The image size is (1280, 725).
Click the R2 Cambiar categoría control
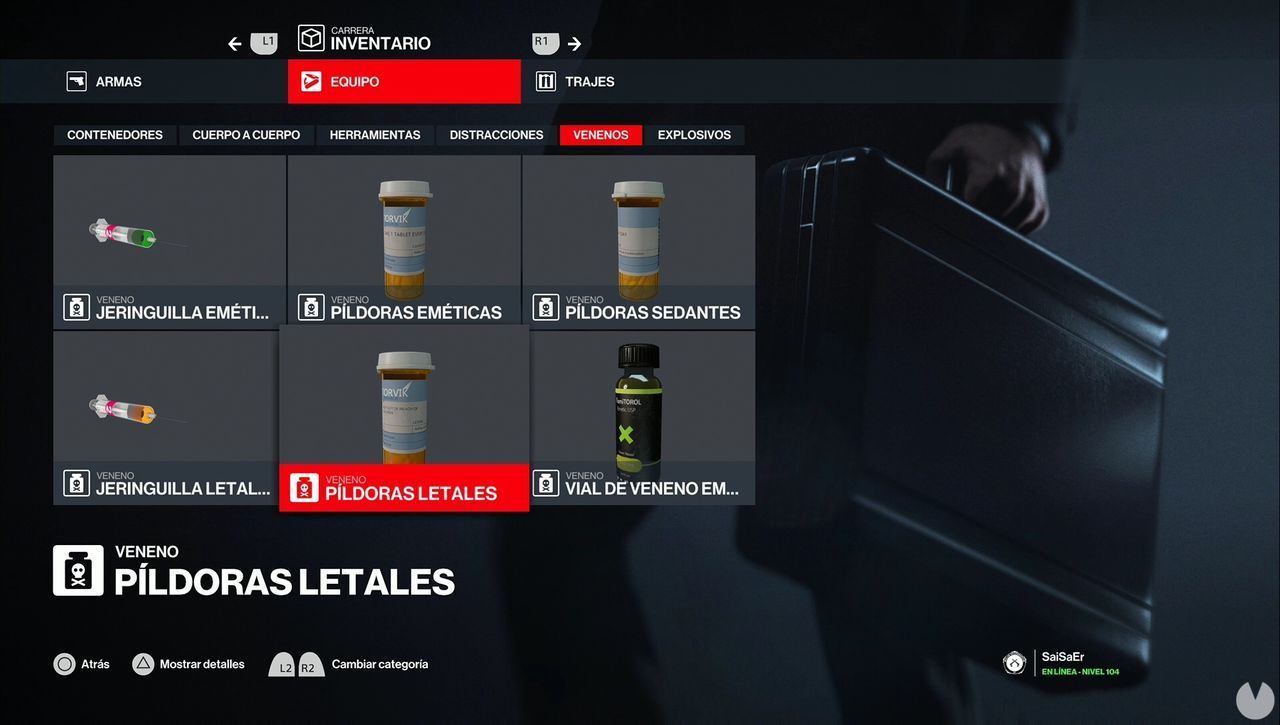[308, 663]
